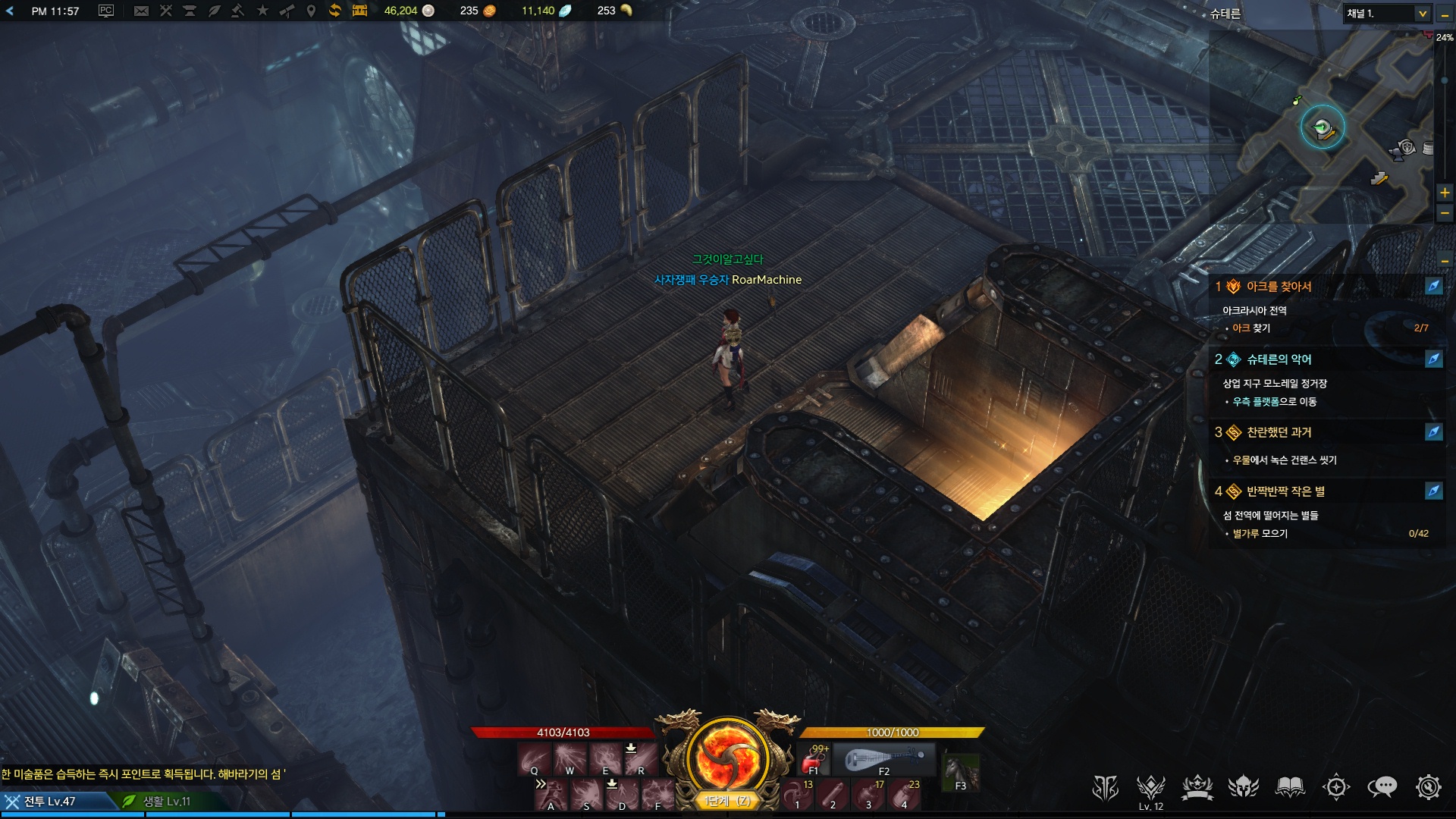Open the 반짝반짝 작은 별 quest entry
This screenshot has width=1456, height=819.
(1285, 491)
